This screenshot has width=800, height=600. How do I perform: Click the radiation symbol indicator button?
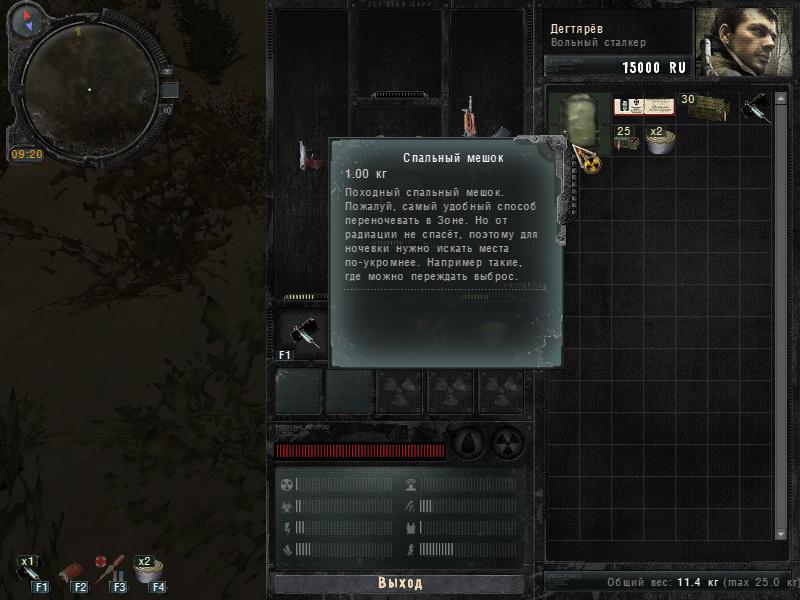coord(509,442)
